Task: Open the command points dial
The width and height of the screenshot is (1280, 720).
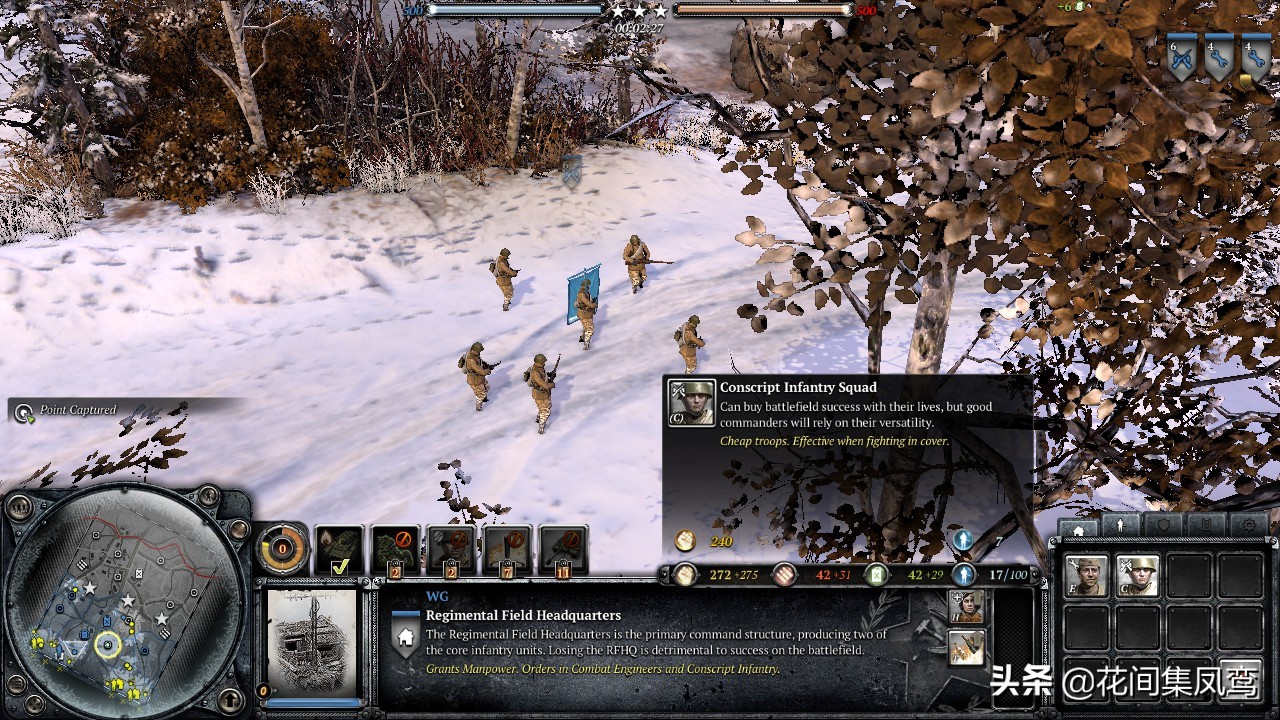Action: click(282, 548)
